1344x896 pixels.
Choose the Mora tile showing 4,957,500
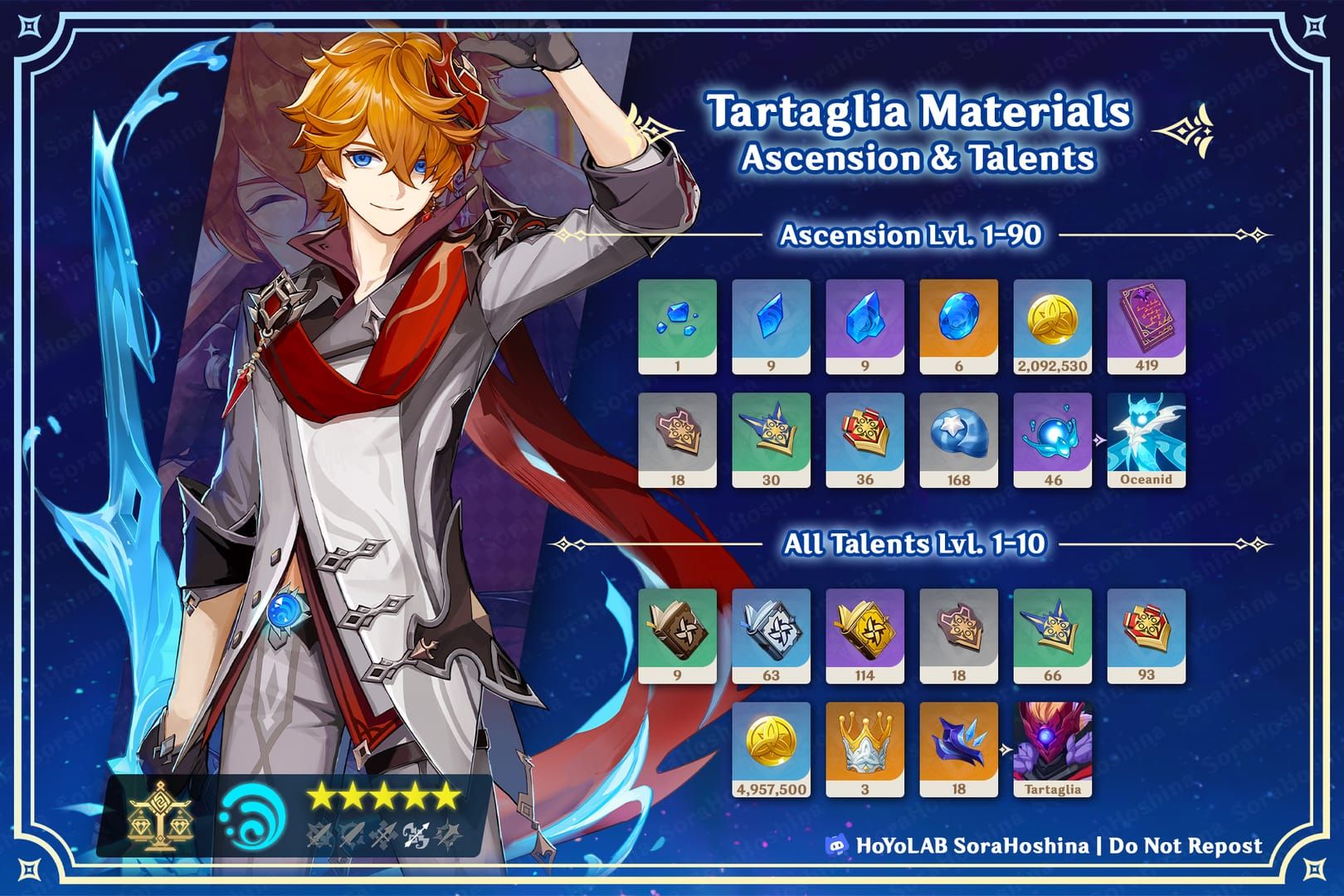771,749
